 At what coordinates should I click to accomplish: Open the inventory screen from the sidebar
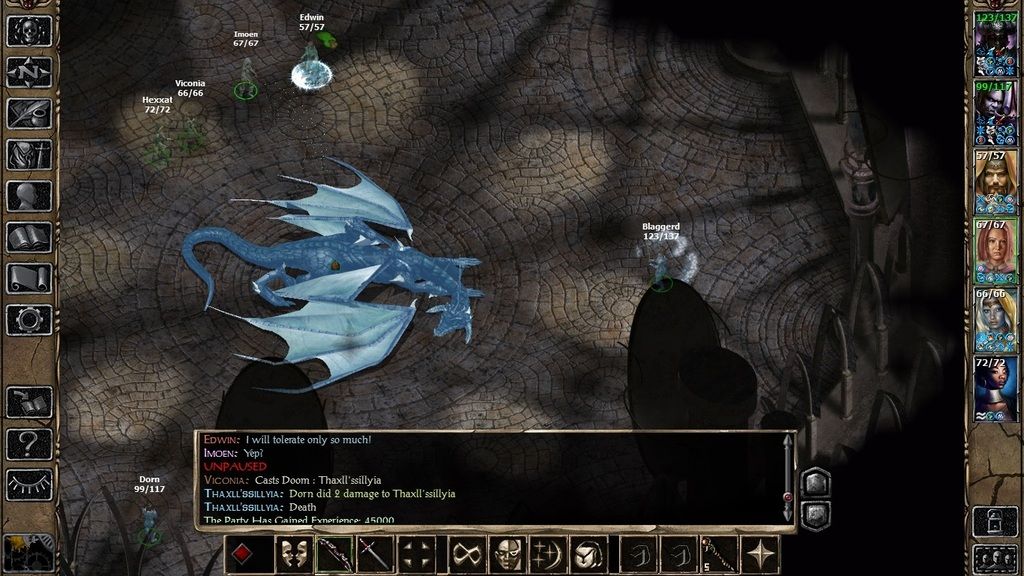pyautogui.click(x=29, y=154)
